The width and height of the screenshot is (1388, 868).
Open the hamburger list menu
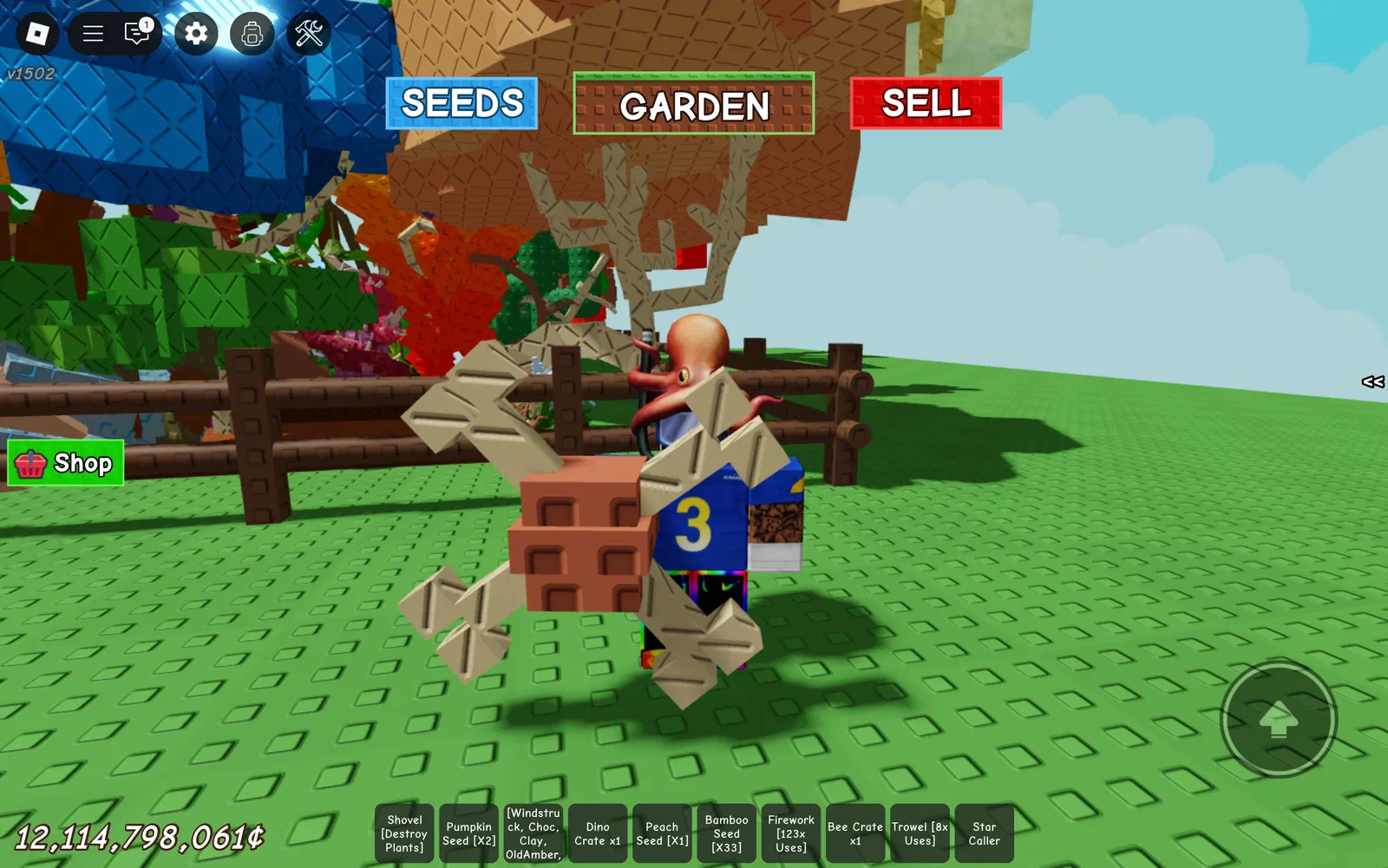coord(93,34)
